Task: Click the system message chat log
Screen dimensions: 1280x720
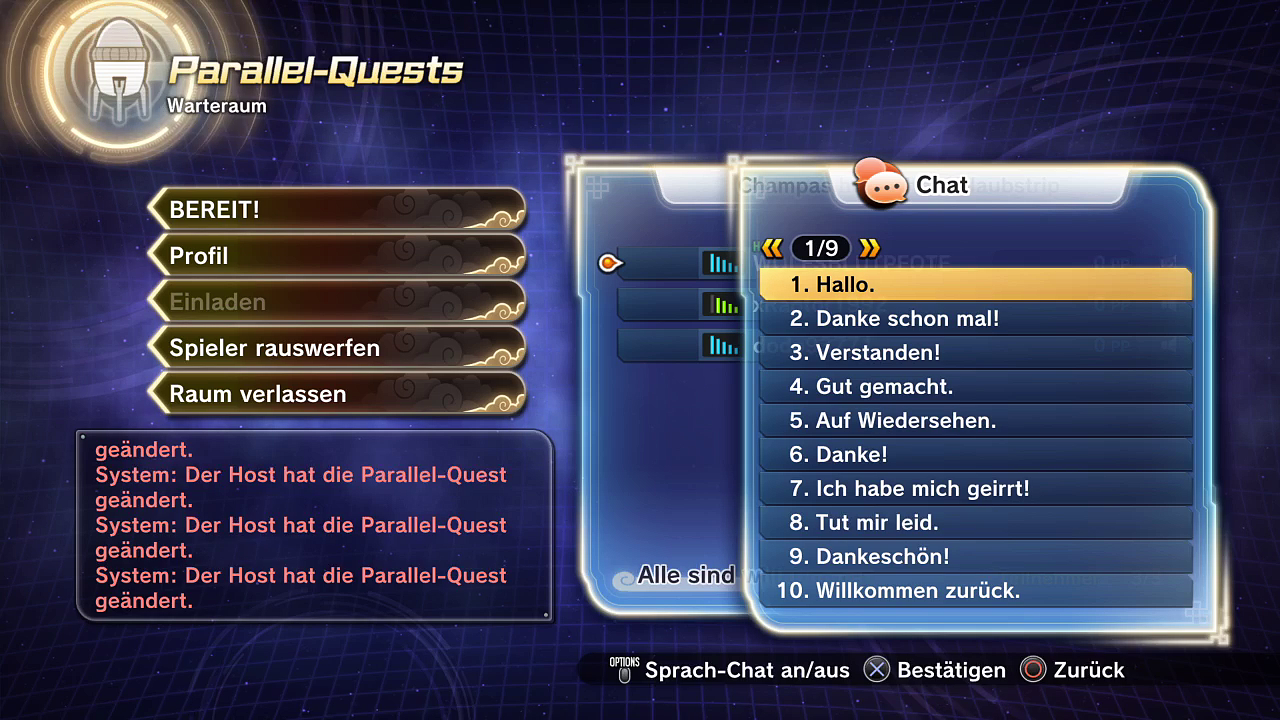Action: (x=314, y=525)
